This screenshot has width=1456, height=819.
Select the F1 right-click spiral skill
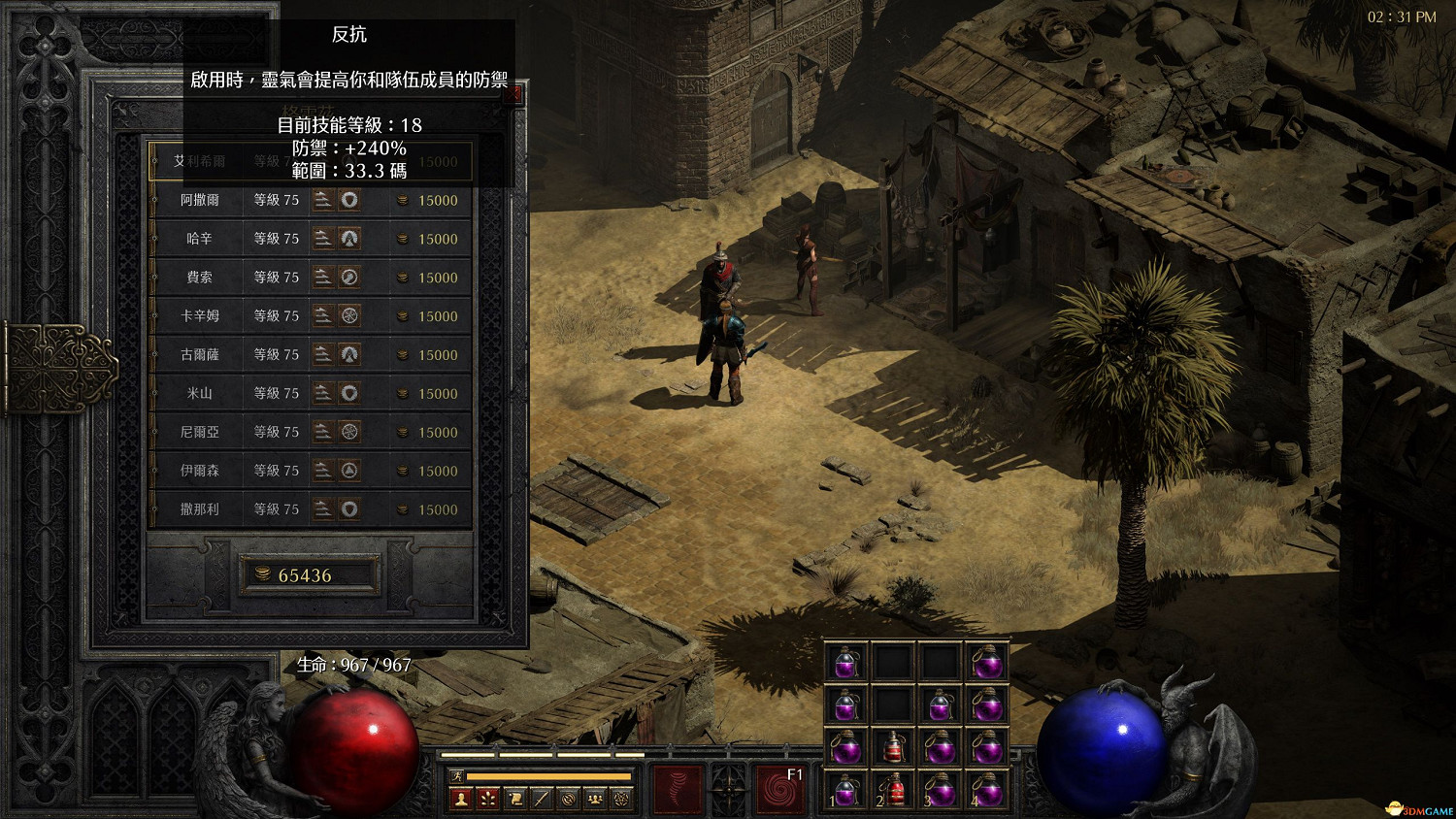pos(780,789)
